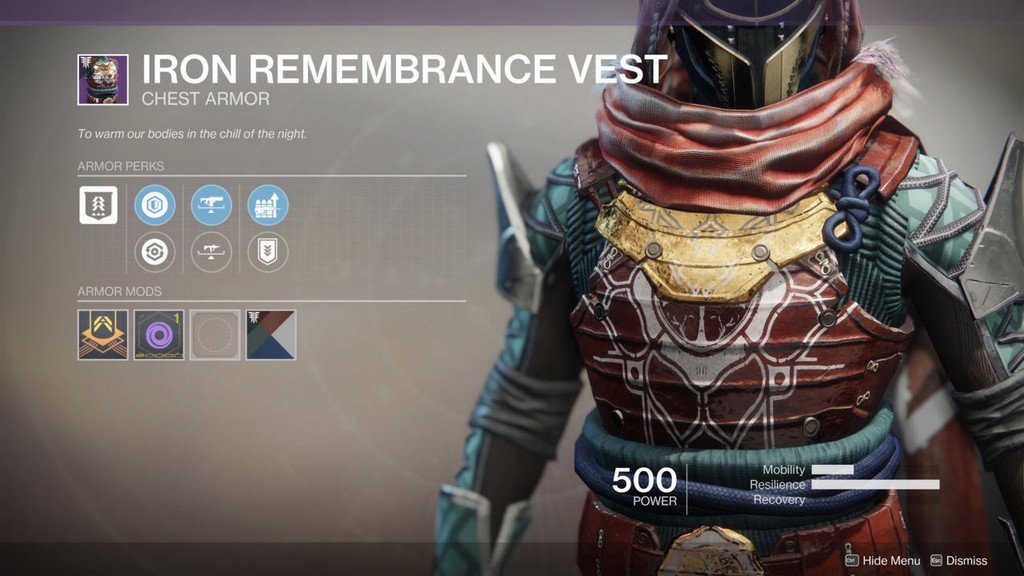The image size is (1024, 576).
Task: Choose the blue highlighted shield perk
Action: (155, 205)
